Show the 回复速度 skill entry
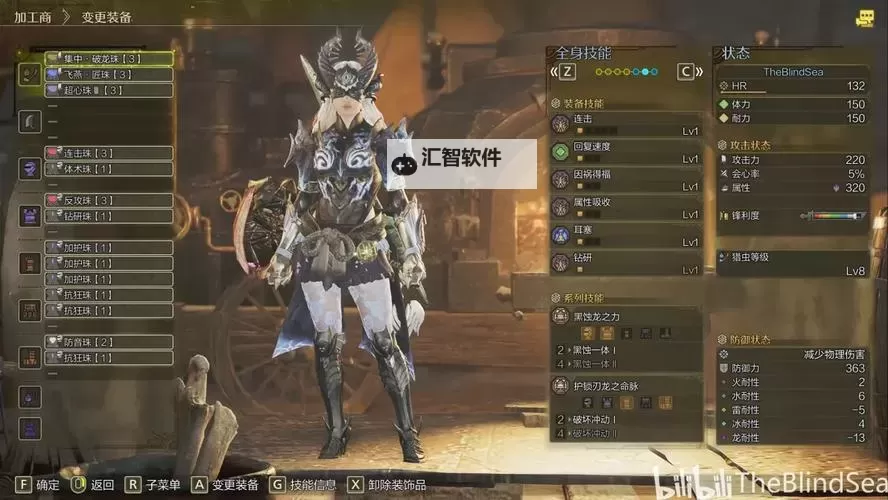This screenshot has width=888, height=500. [x=626, y=152]
